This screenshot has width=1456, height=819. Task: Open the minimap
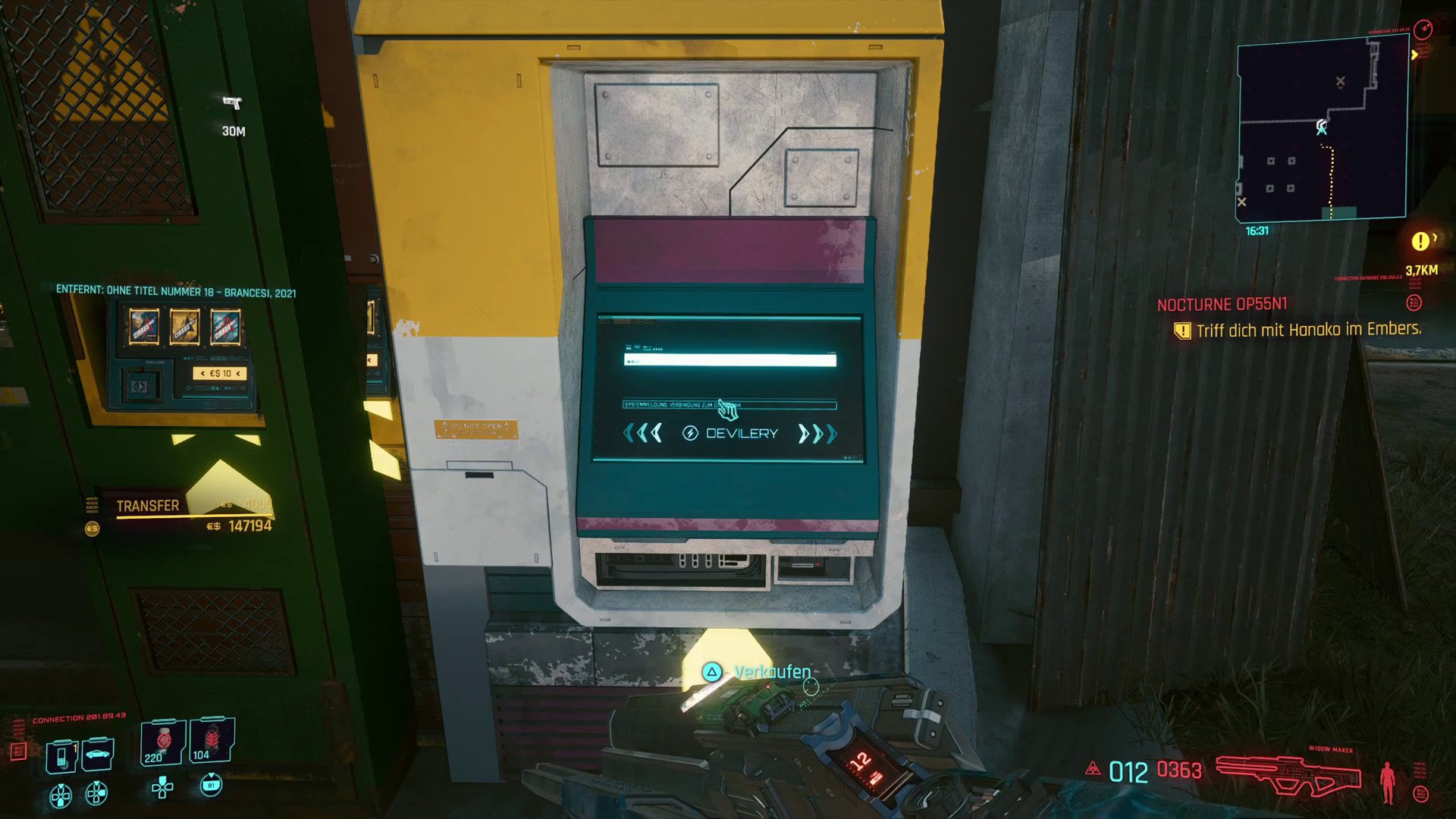click(x=1322, y=129)
